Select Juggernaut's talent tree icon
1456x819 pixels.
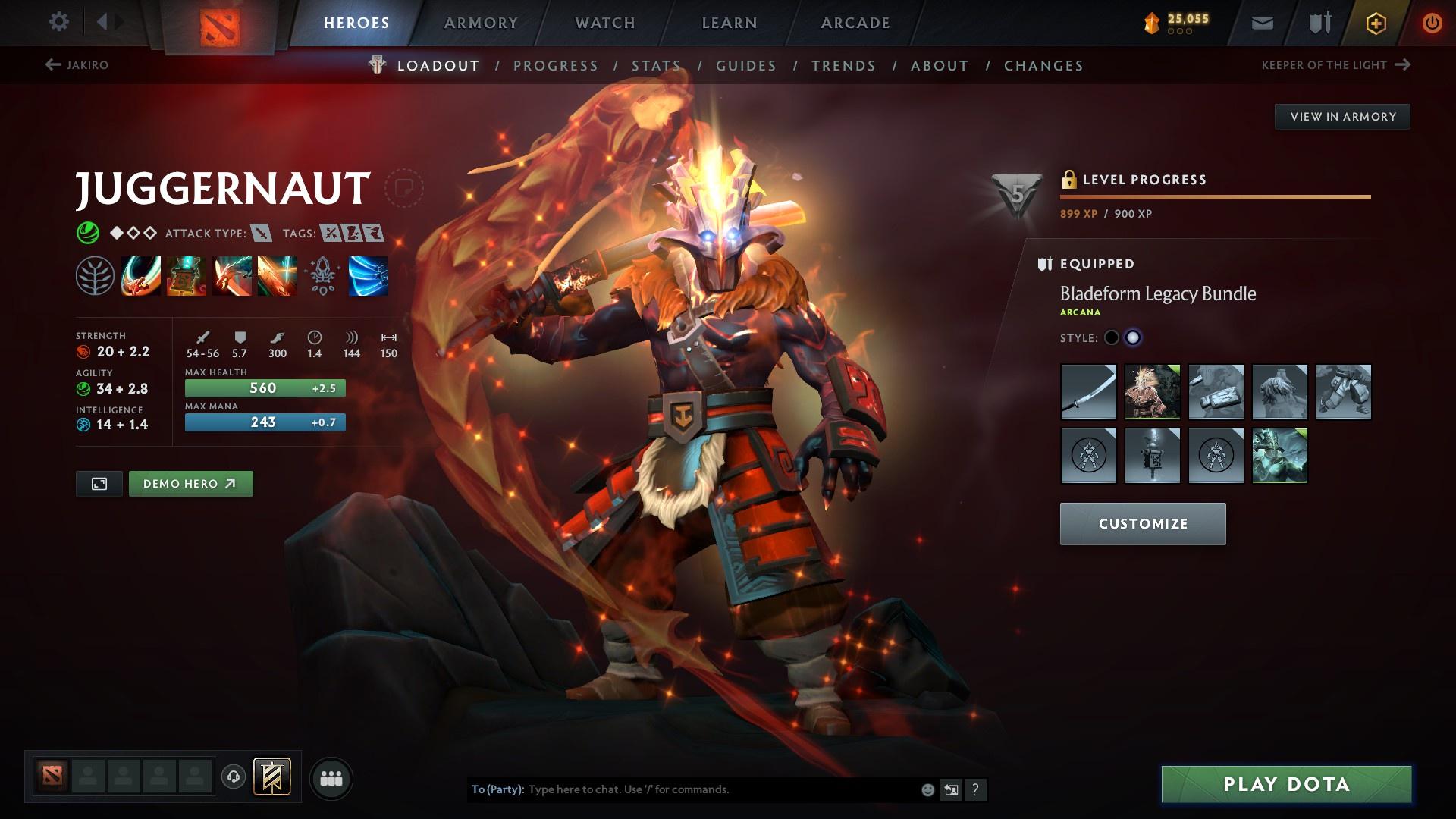(x=95, y=277)
